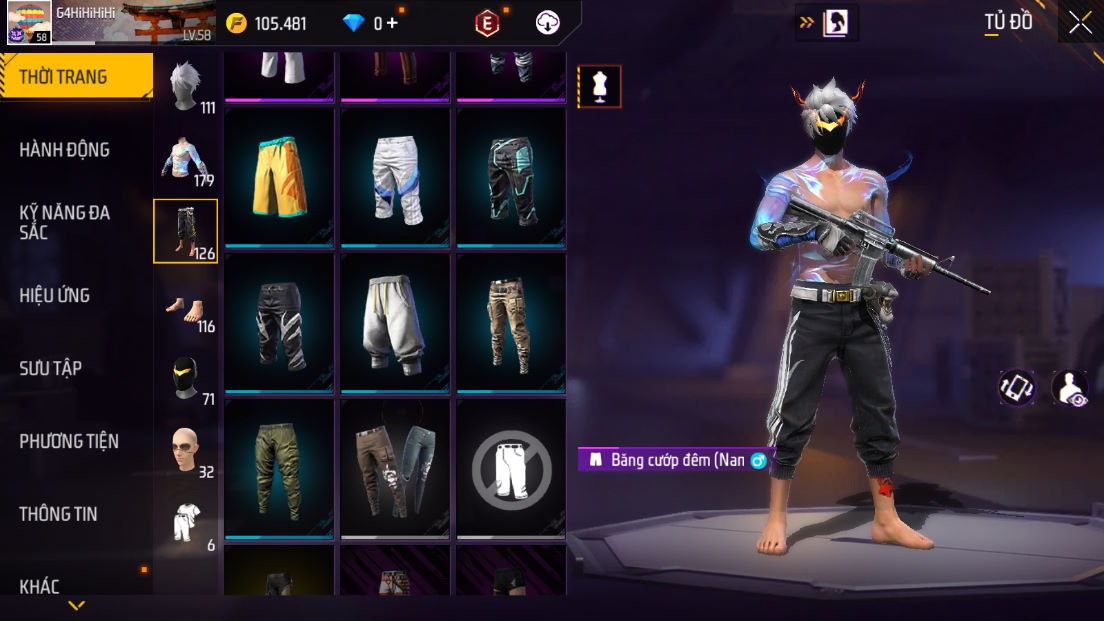
Task: Select the bald head face subcategory
Action: [x=185, y=450]
